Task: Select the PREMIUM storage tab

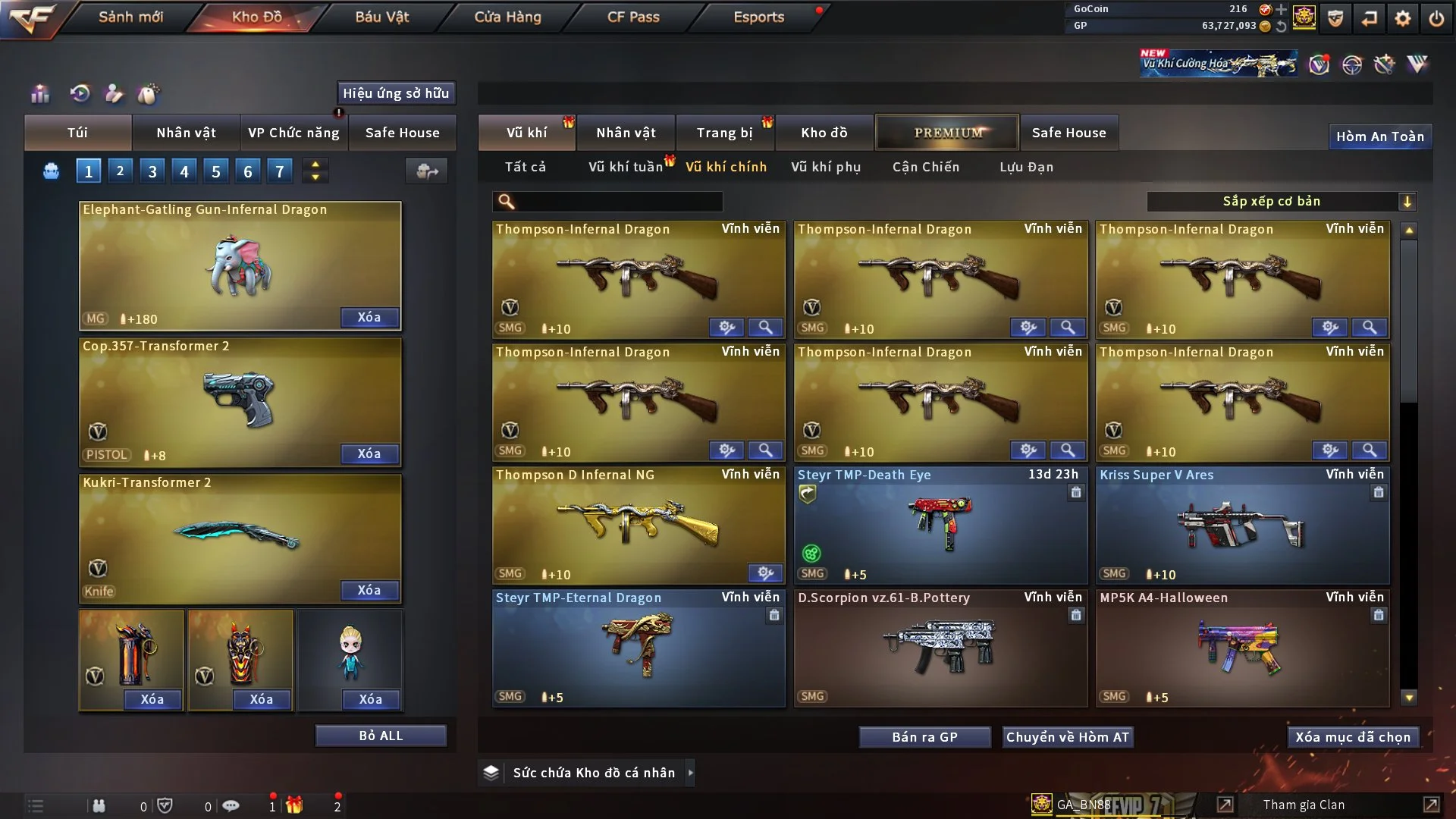Action: coord(947,133)
